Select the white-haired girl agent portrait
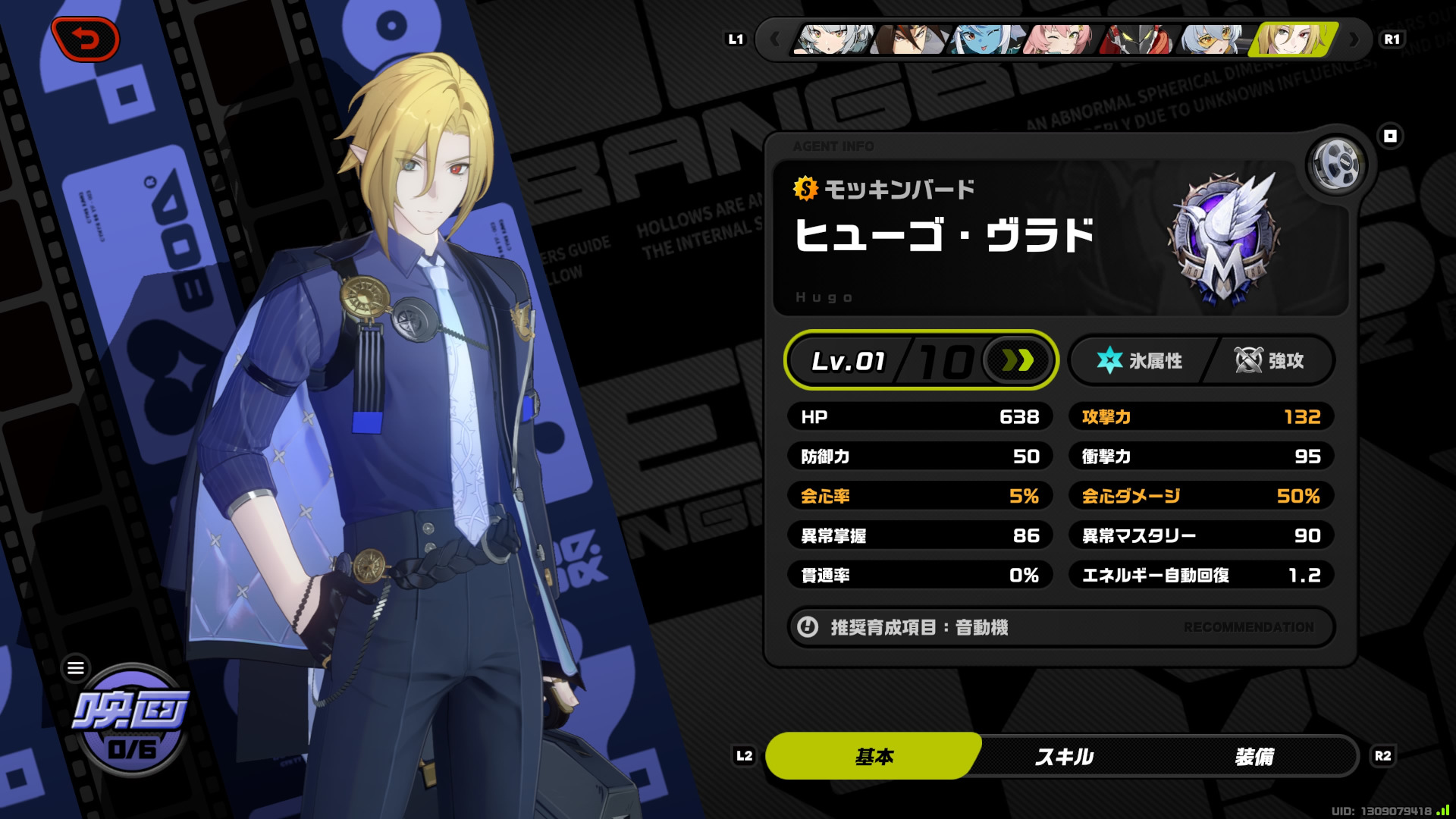Viewport: 1456px width, 819px height. pyautogui.click(x=833, y=39)
